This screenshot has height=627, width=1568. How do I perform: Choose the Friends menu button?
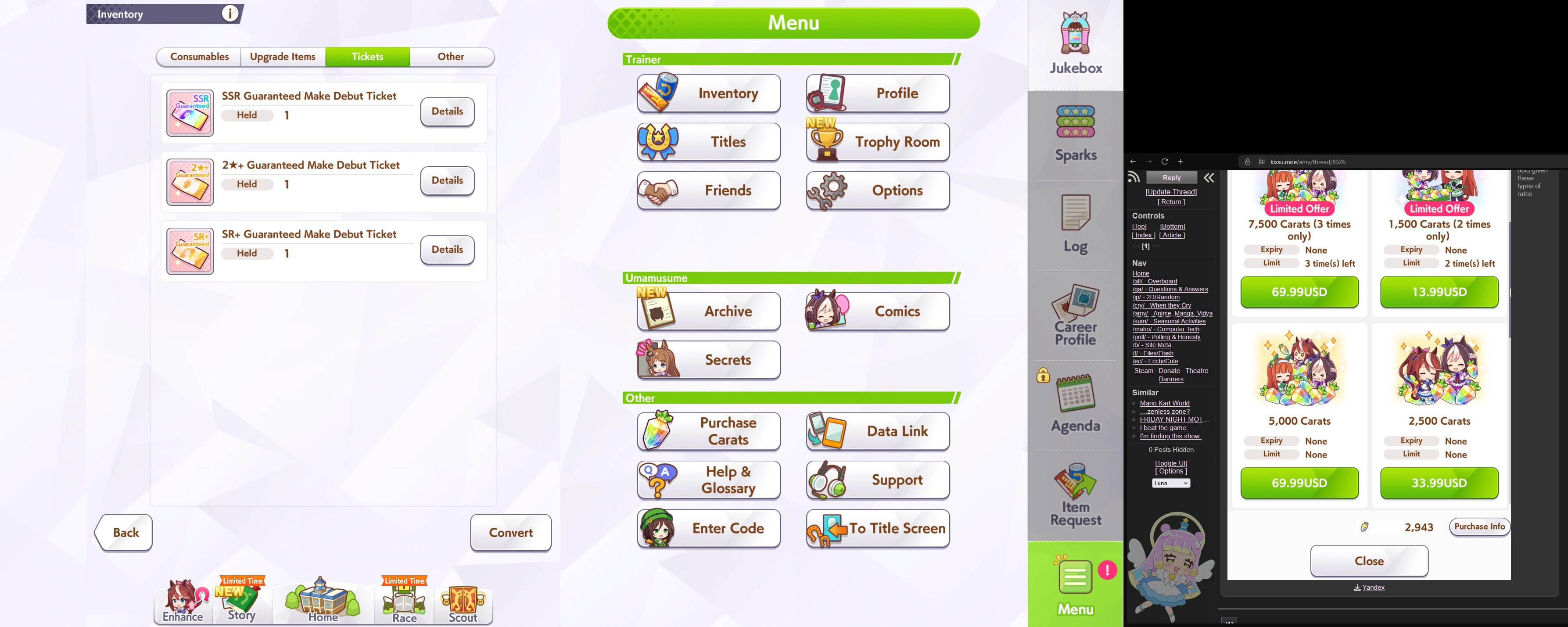pos(709,190)
